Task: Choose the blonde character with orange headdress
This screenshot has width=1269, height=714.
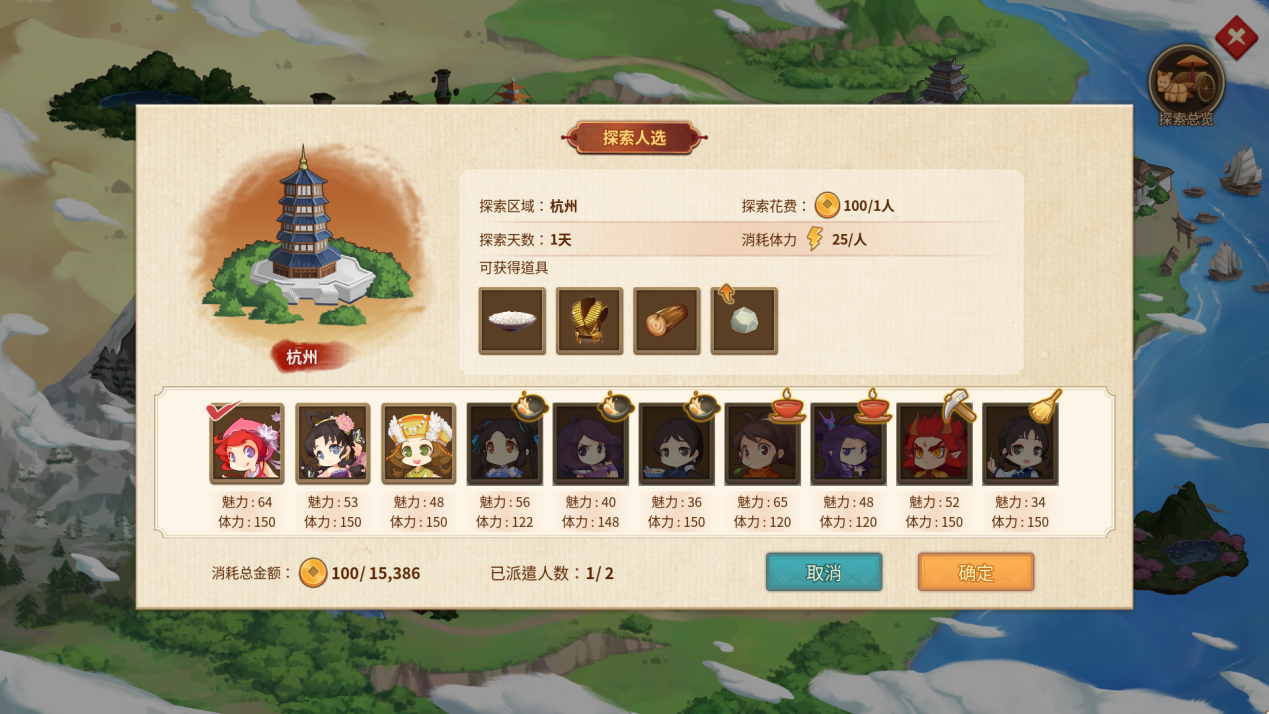Action: 419,444
